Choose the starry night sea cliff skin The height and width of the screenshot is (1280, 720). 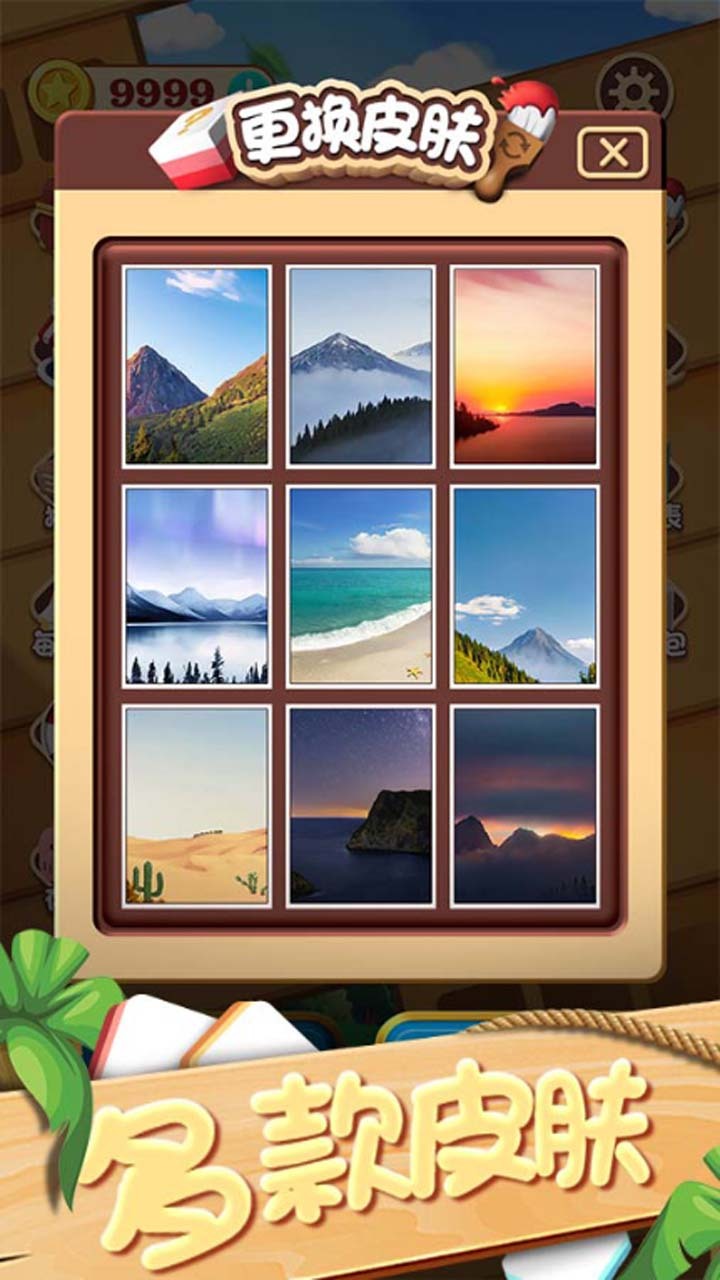click(360, 806)
